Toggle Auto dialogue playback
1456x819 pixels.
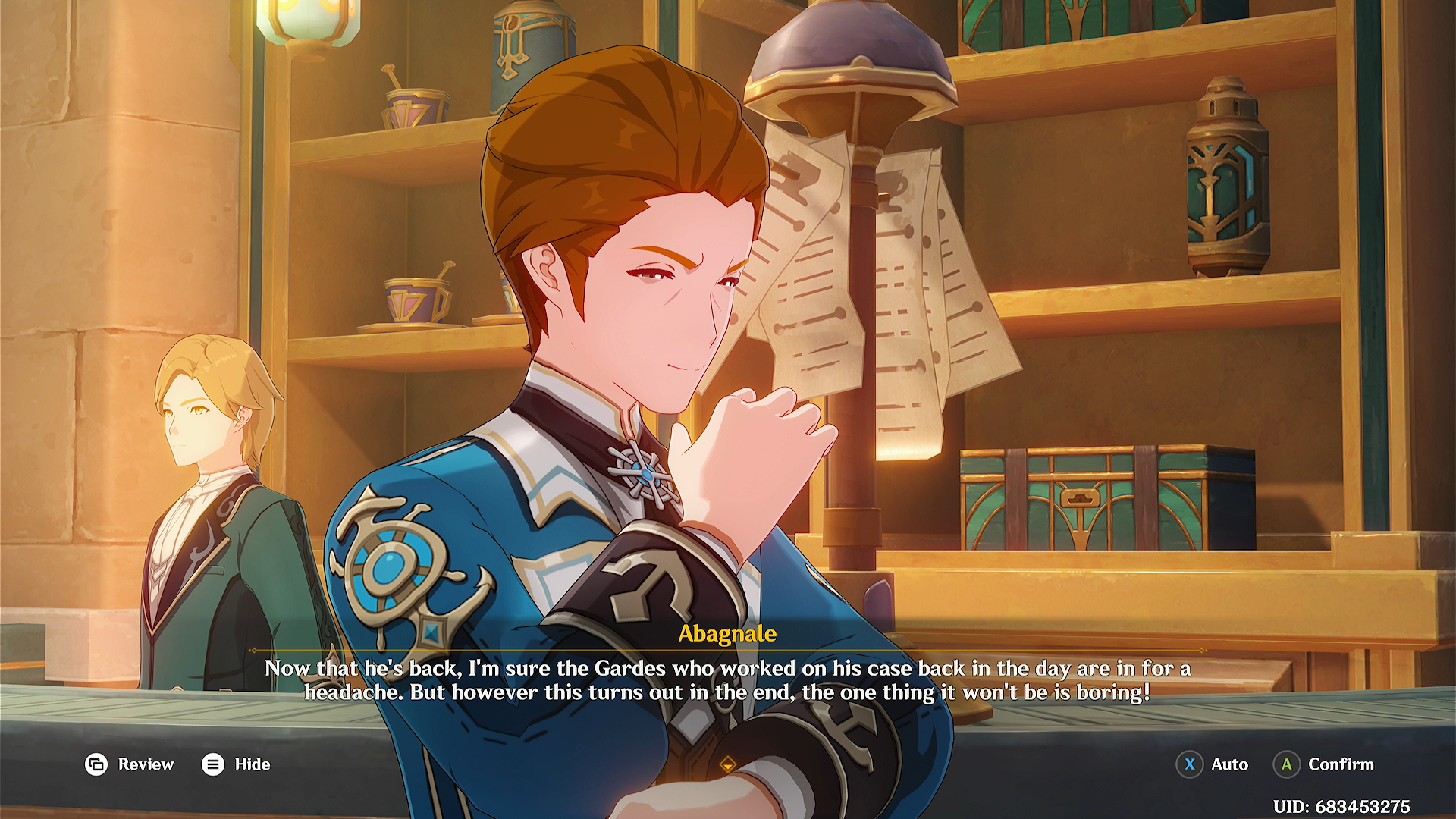pyautogui.click(x=1212, y=764)
